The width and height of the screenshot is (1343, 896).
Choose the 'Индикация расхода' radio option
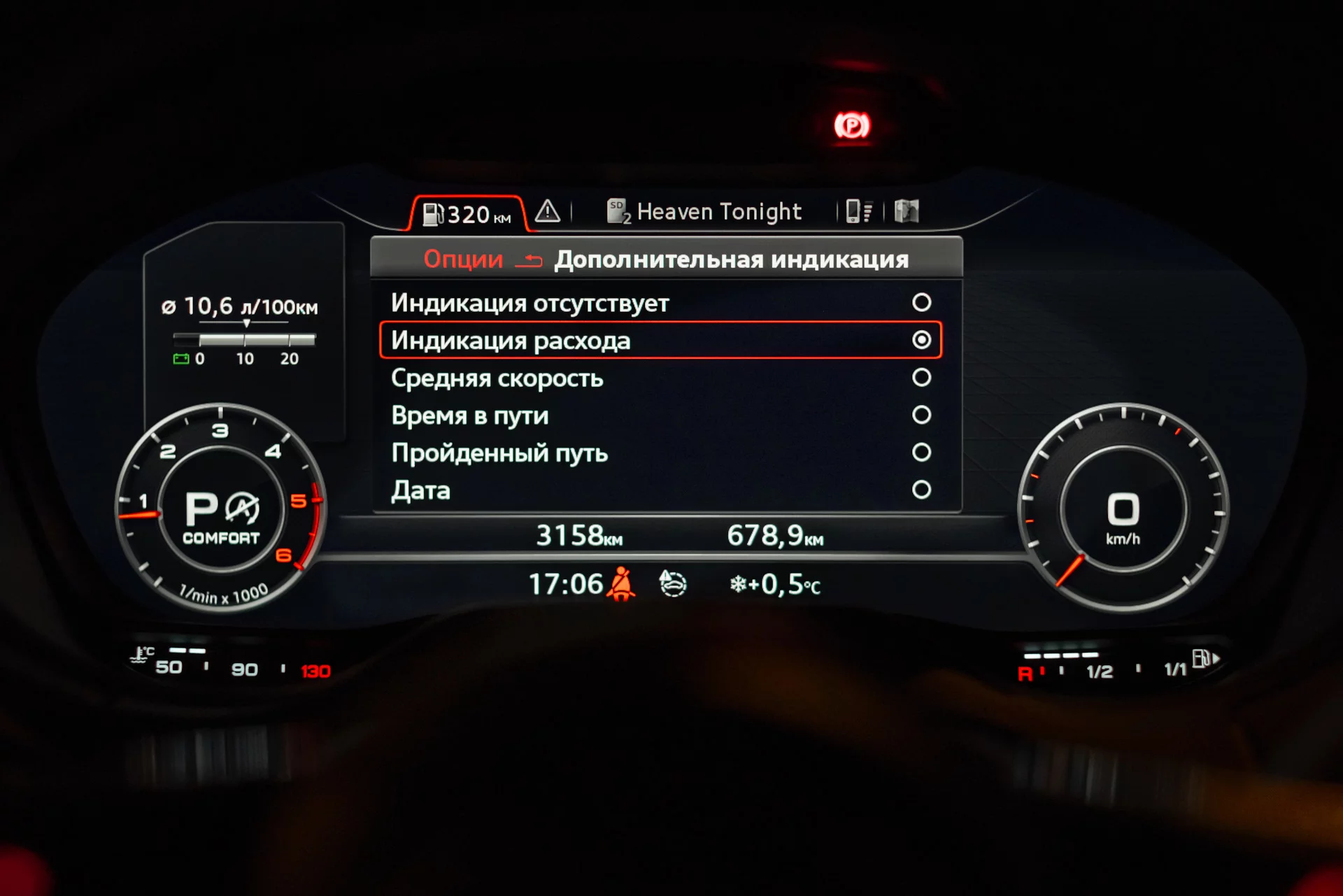(921, 340)
